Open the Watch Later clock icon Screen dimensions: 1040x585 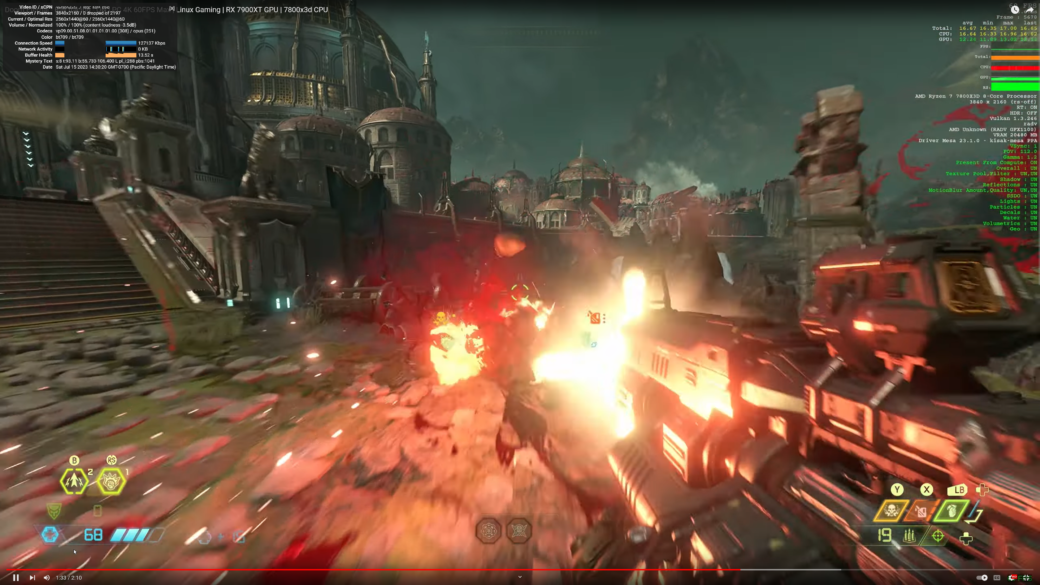pos(1014,9)
